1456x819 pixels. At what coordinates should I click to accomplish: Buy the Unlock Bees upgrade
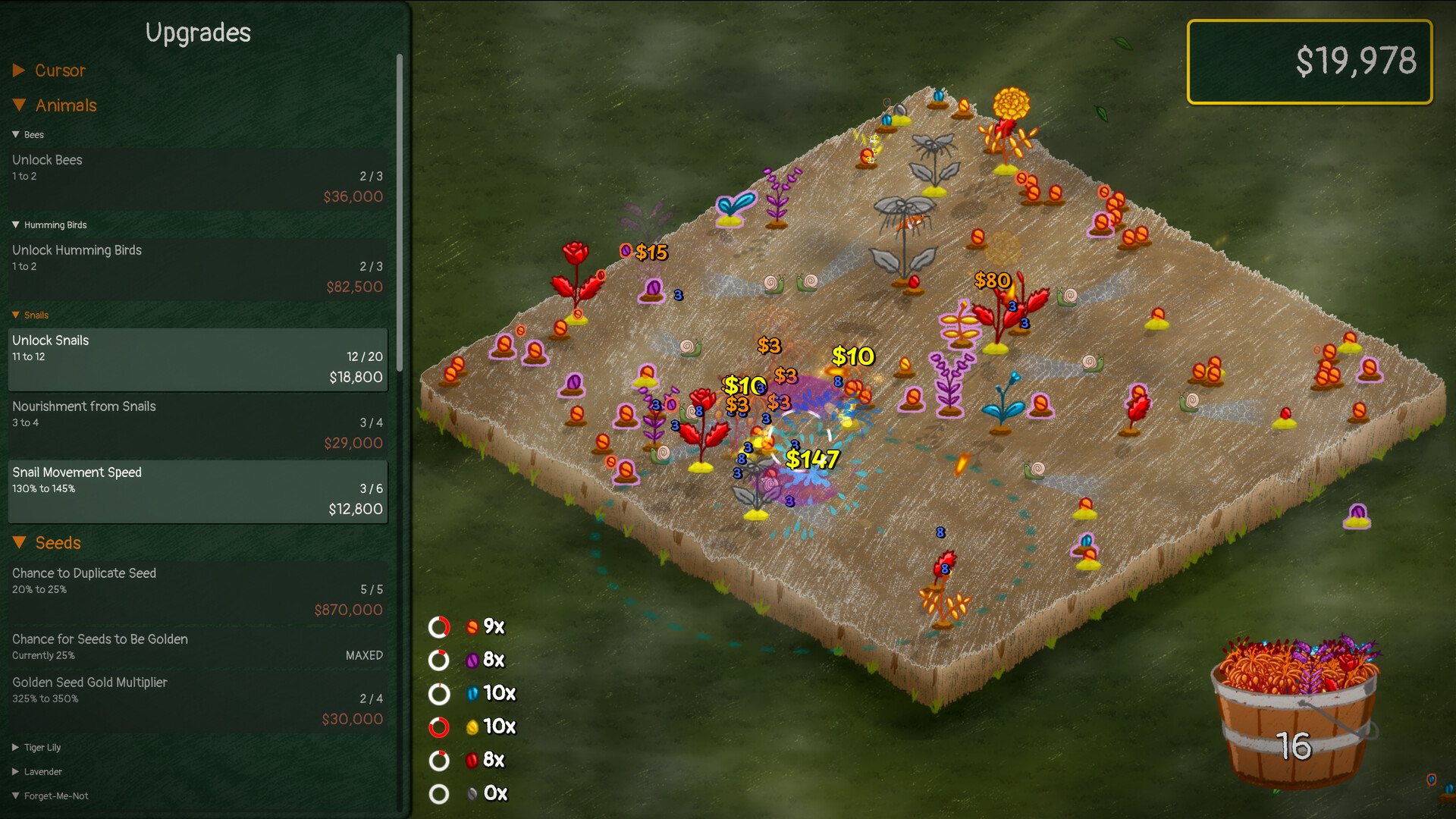197,178
